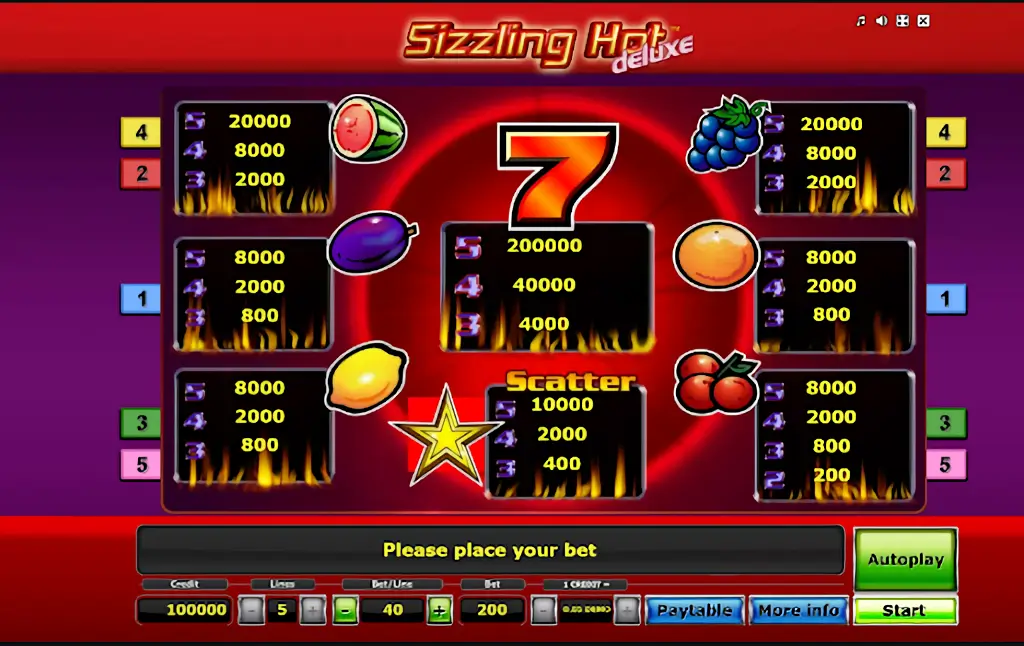Toggle the speaker sound icon
Viewport: 1024px width, 646px height.
coord(882,21)
